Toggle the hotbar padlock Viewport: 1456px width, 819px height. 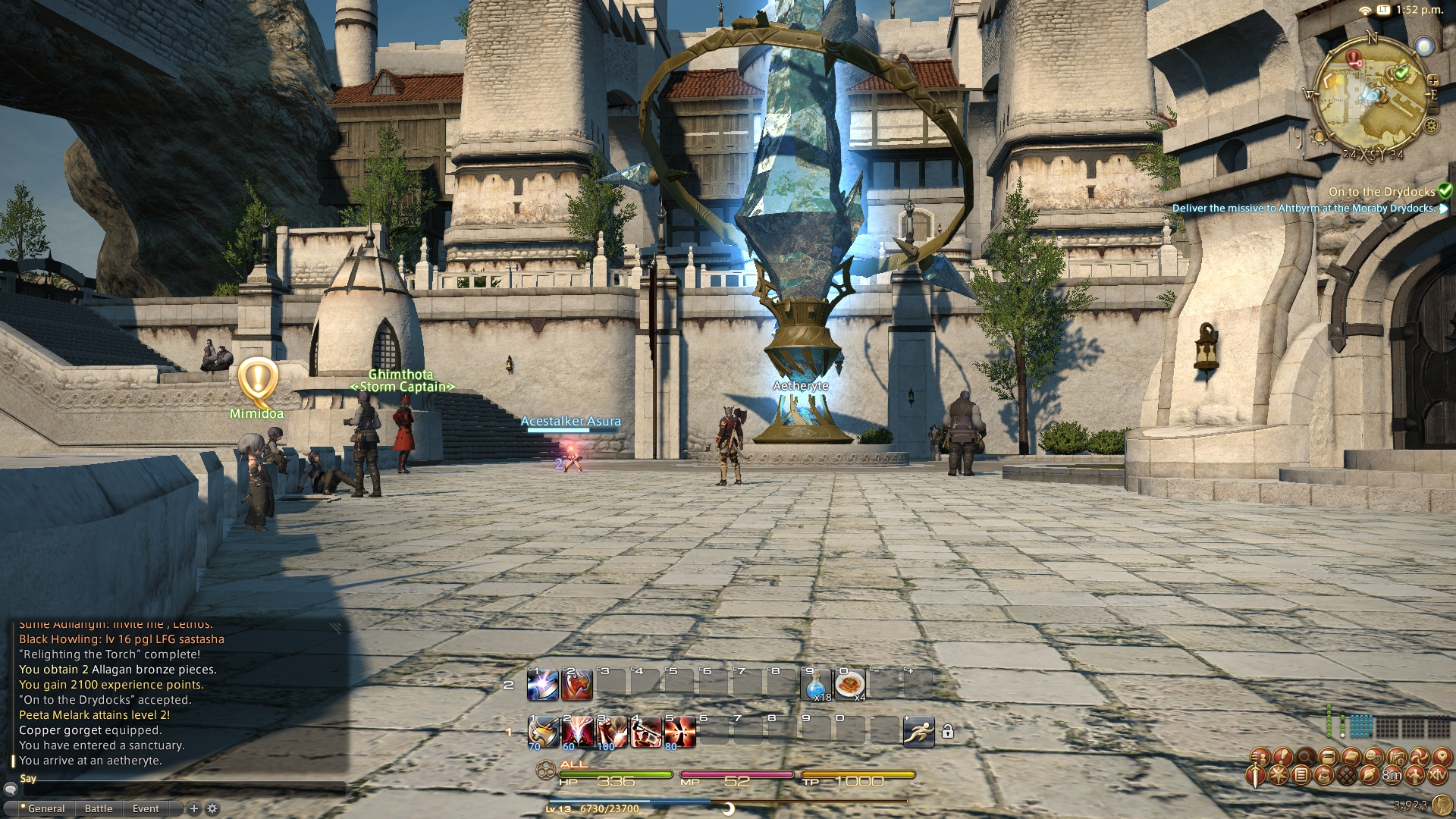coord(947,732)
